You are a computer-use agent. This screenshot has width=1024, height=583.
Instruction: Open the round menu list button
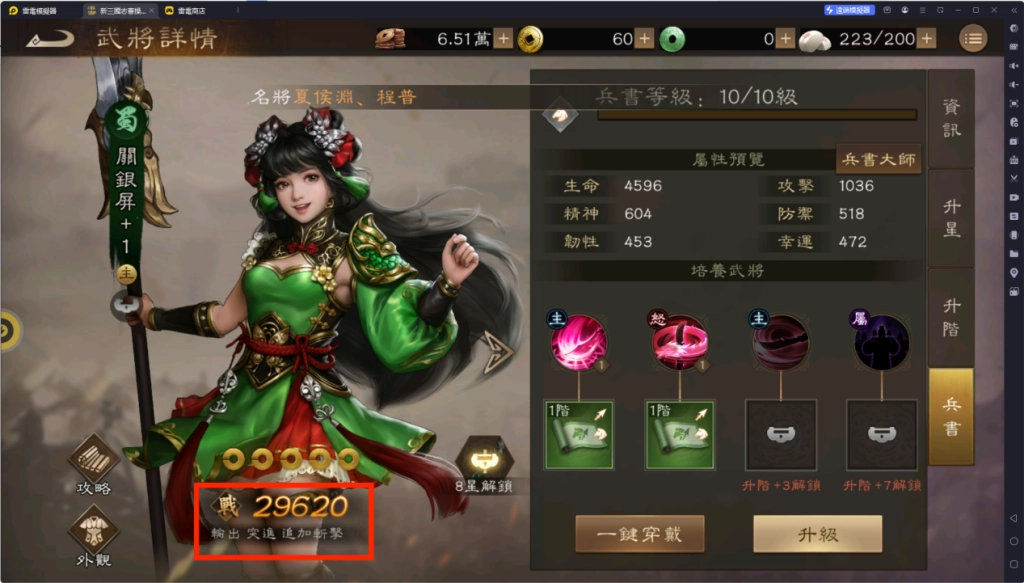coord(972,39)
